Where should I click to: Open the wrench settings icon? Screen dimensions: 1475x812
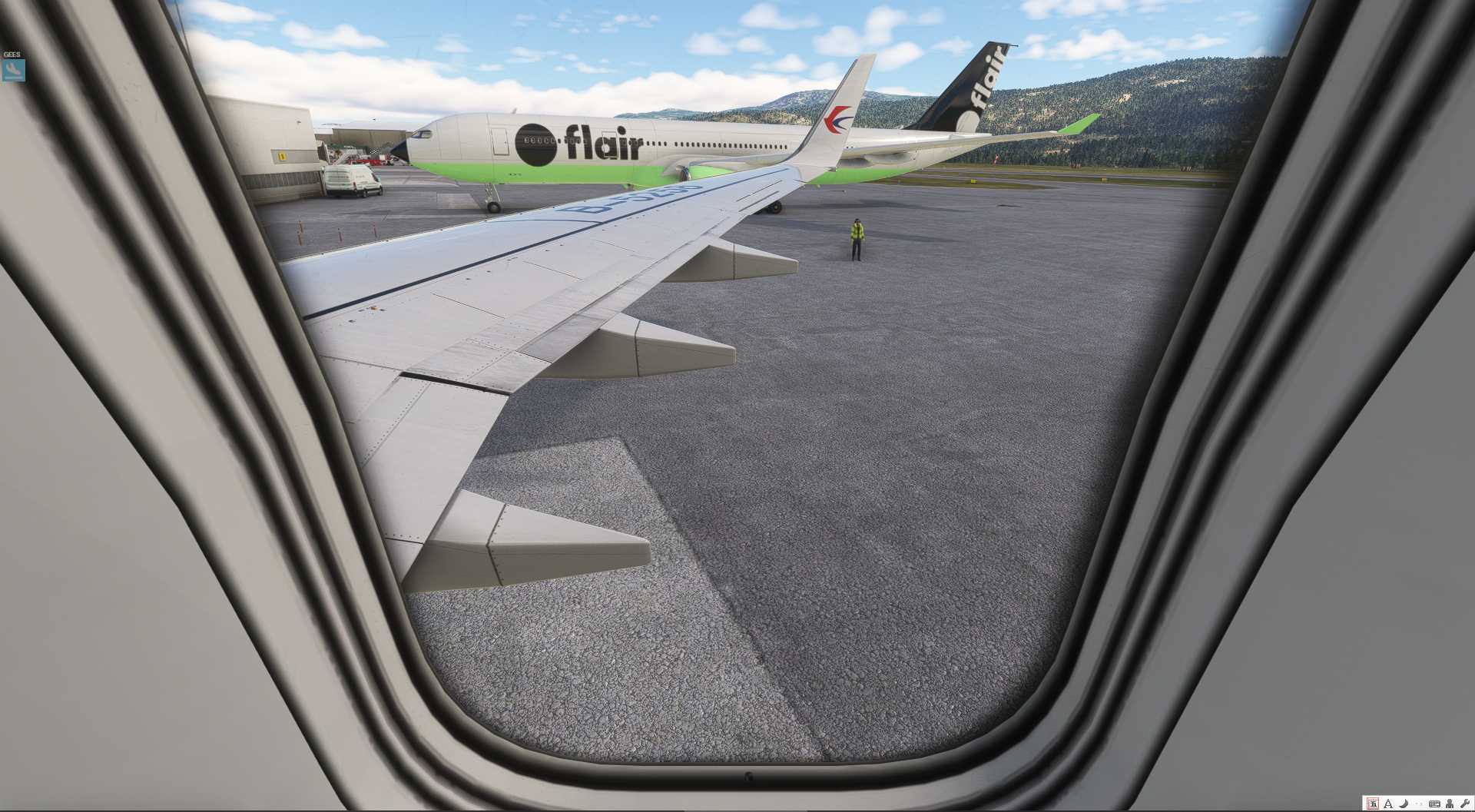click(x=1464, y=804)
